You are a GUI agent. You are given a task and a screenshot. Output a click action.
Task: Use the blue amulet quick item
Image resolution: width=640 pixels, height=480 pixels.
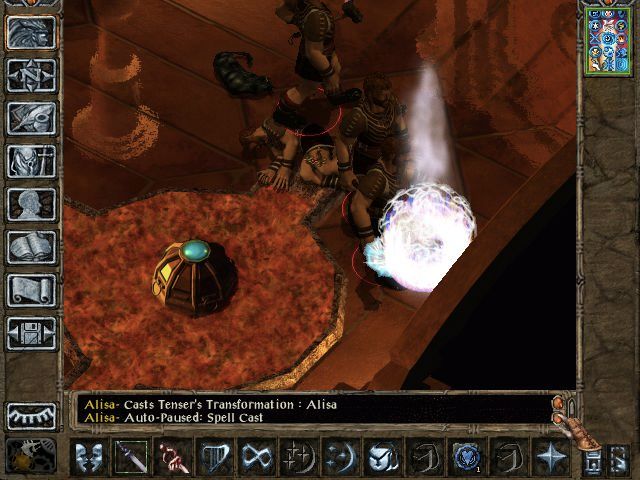pyautogui.click(x=467, y=457)
